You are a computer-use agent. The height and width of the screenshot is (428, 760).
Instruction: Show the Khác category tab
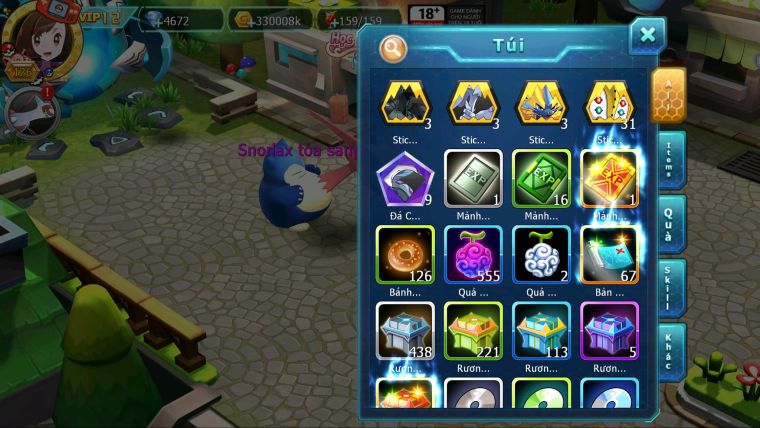pyautogui.click(x=671, y=352)
